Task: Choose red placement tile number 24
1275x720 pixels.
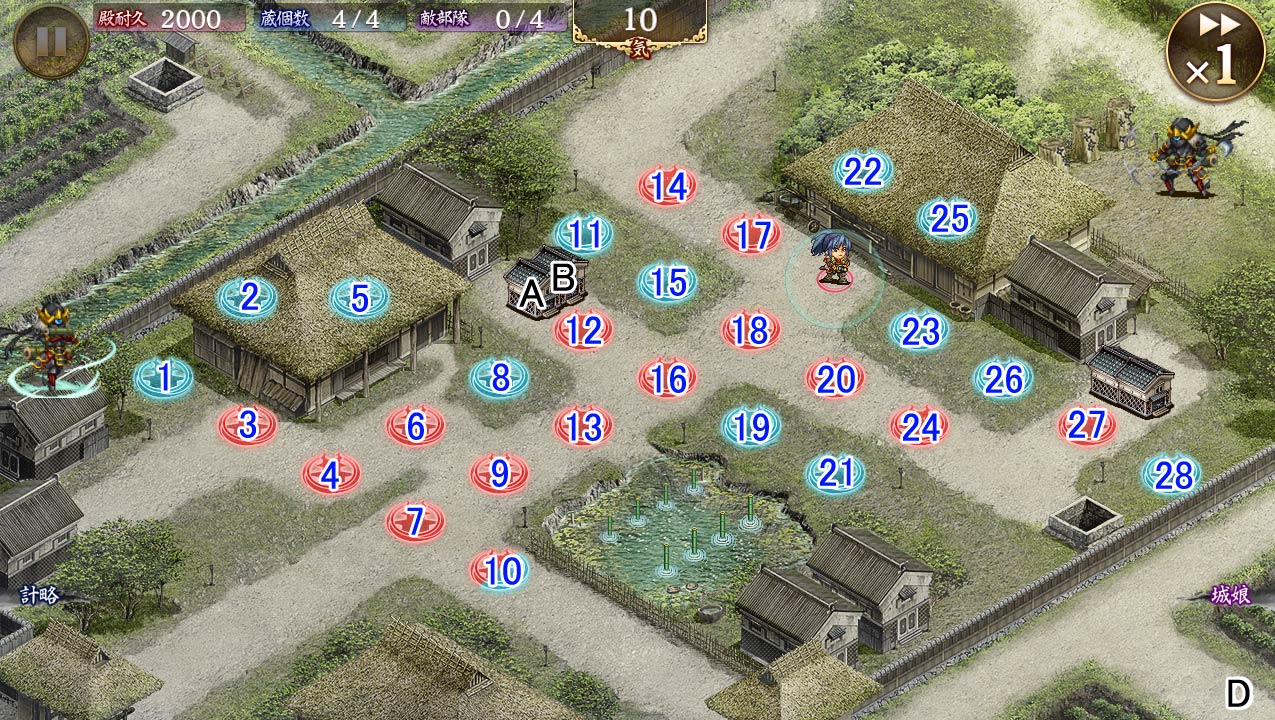Action: (x=920, y=427)
